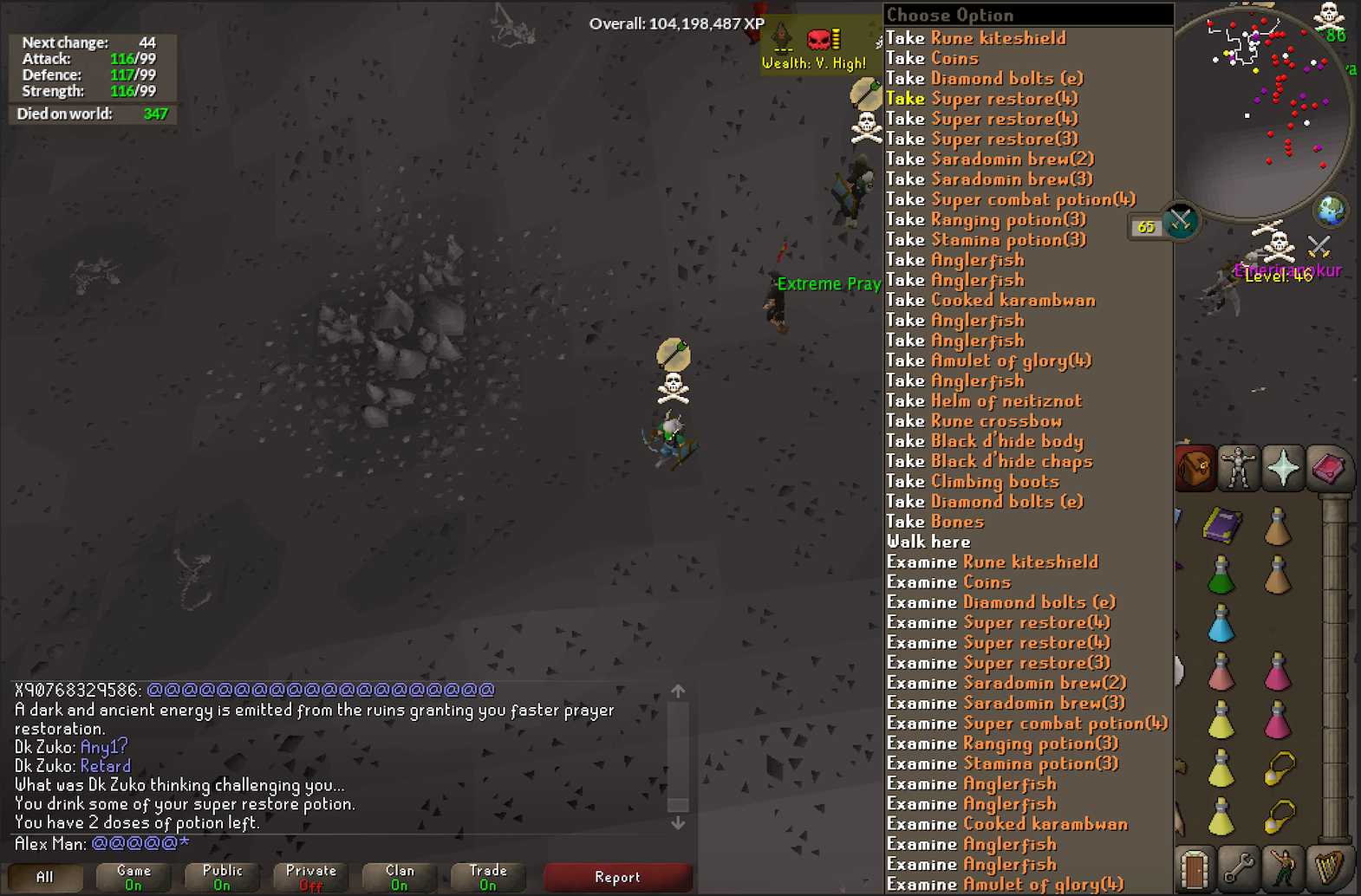Choose Take Coins in the menu
Screen dimensions: 1361x896
[x=932, y=58]
